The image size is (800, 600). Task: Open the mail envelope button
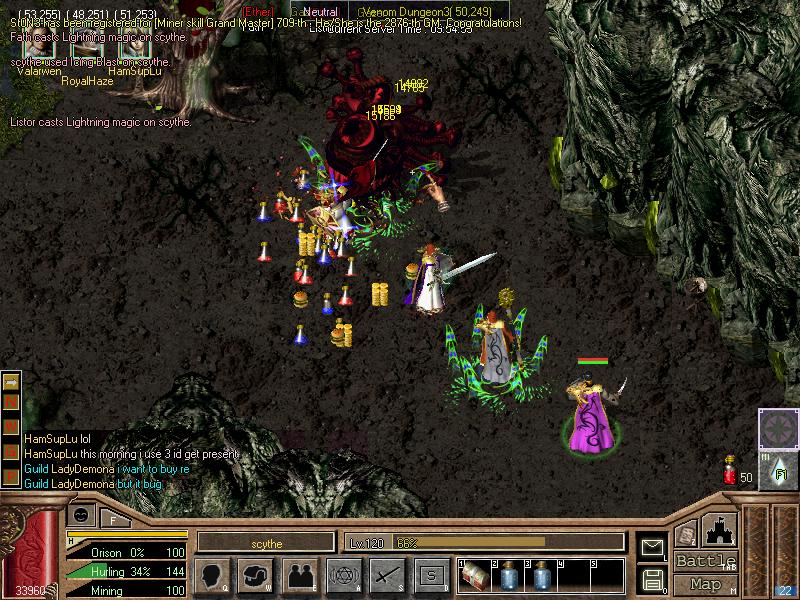(653, 547)
